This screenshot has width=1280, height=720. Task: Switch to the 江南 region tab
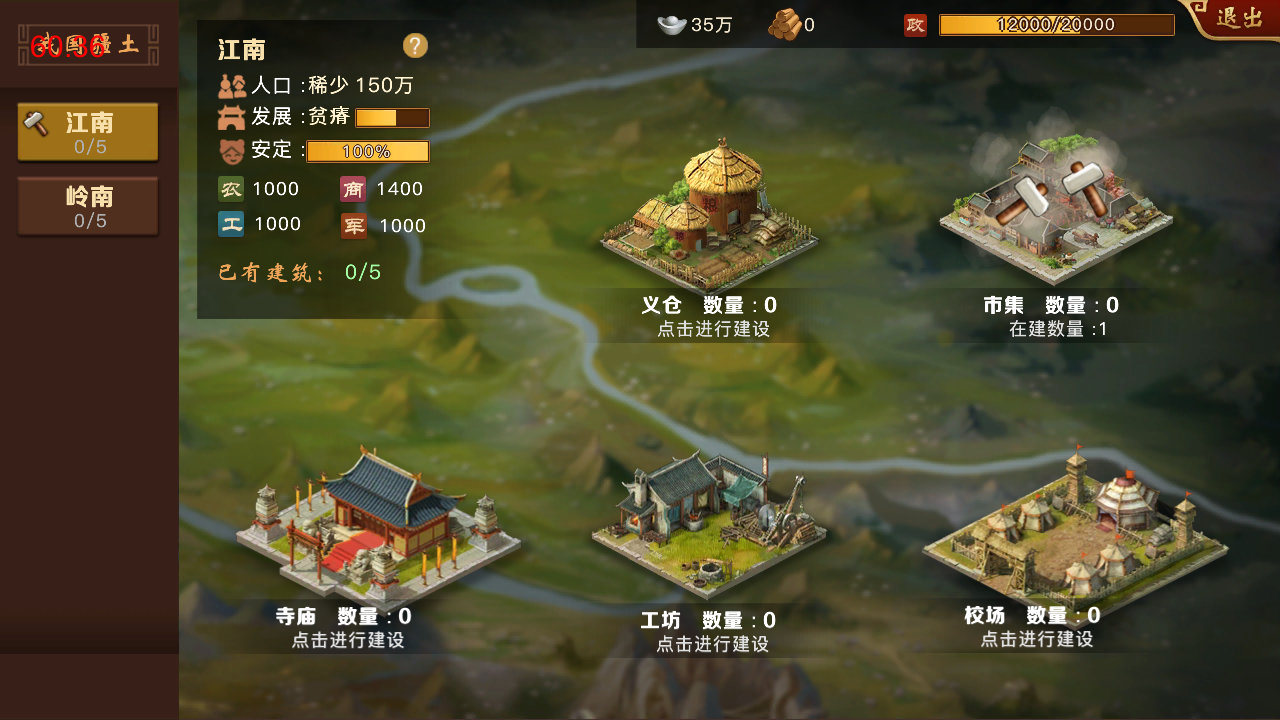pos(88,131)
